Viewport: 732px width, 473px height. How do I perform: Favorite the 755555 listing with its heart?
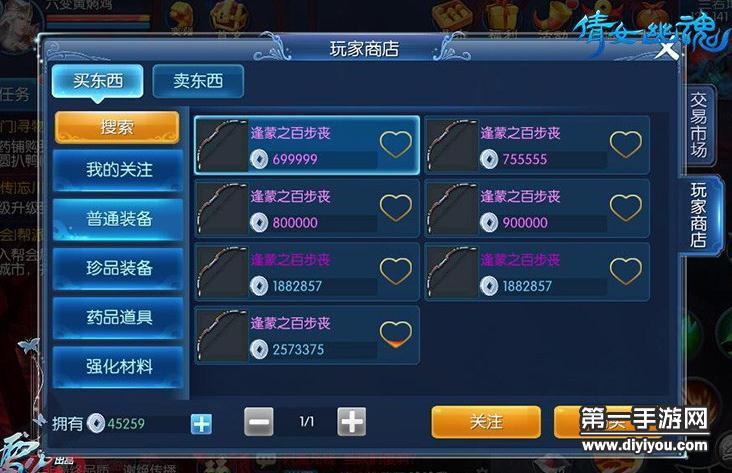(626, 145)
